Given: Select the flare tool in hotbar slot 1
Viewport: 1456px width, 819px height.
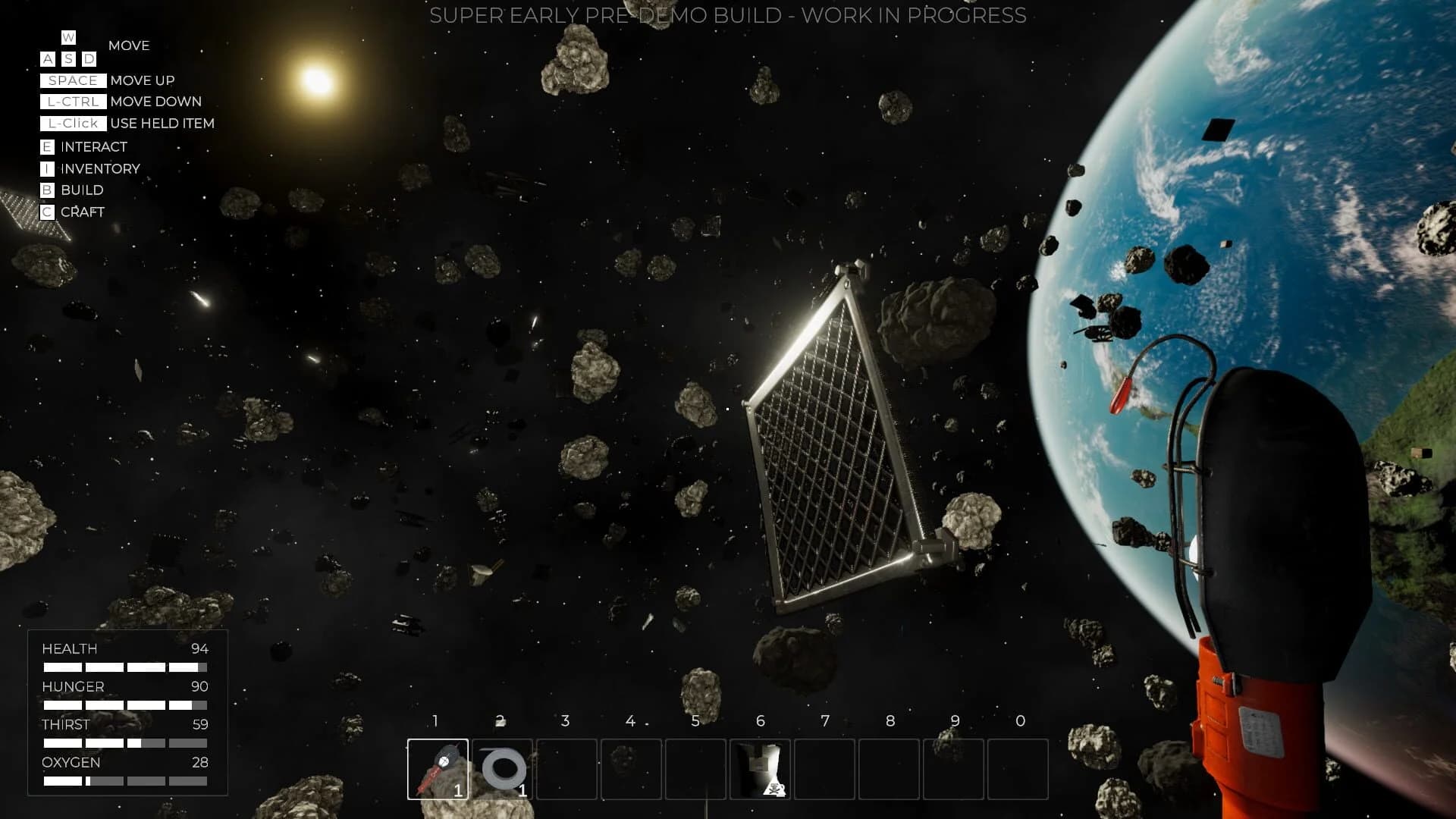Looking at the screenshot, I should coord(438,770).
